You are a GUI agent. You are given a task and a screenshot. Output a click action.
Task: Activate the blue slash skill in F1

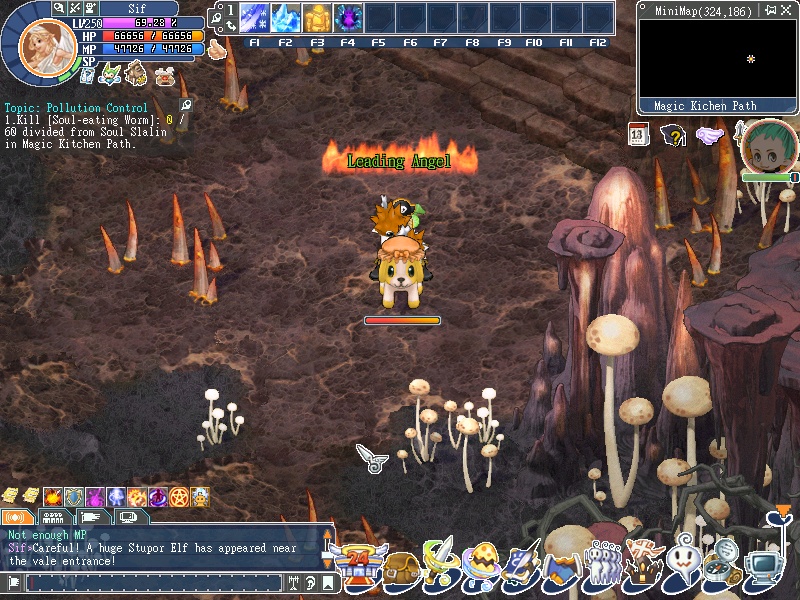coord(254,19)
